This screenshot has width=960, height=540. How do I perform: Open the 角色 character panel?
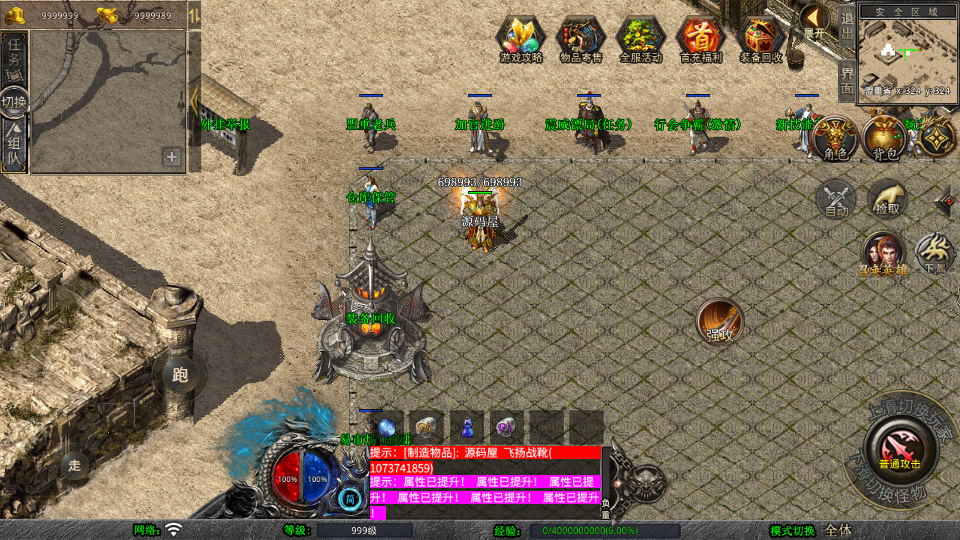pos(835,138)
